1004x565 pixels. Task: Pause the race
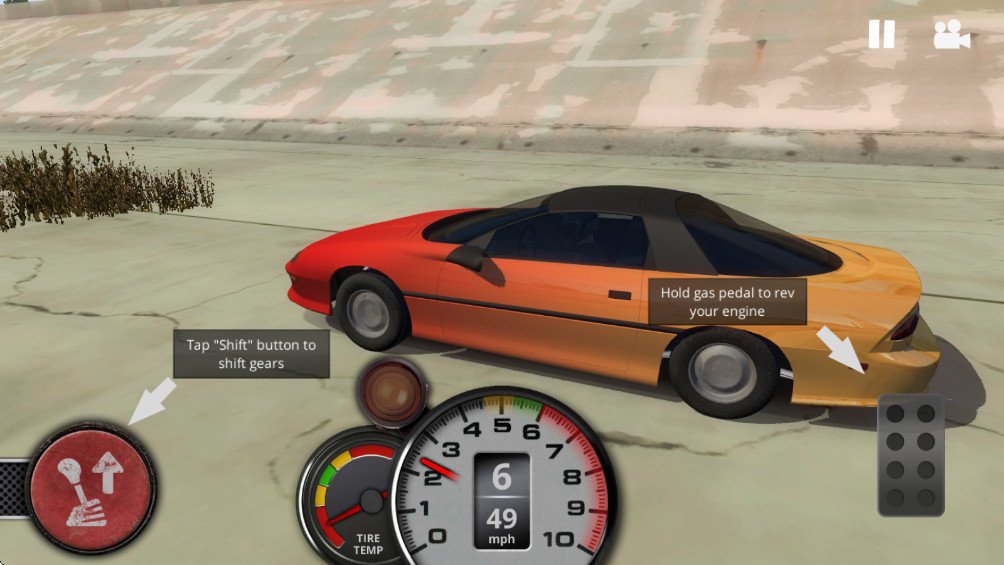point(881,35)
